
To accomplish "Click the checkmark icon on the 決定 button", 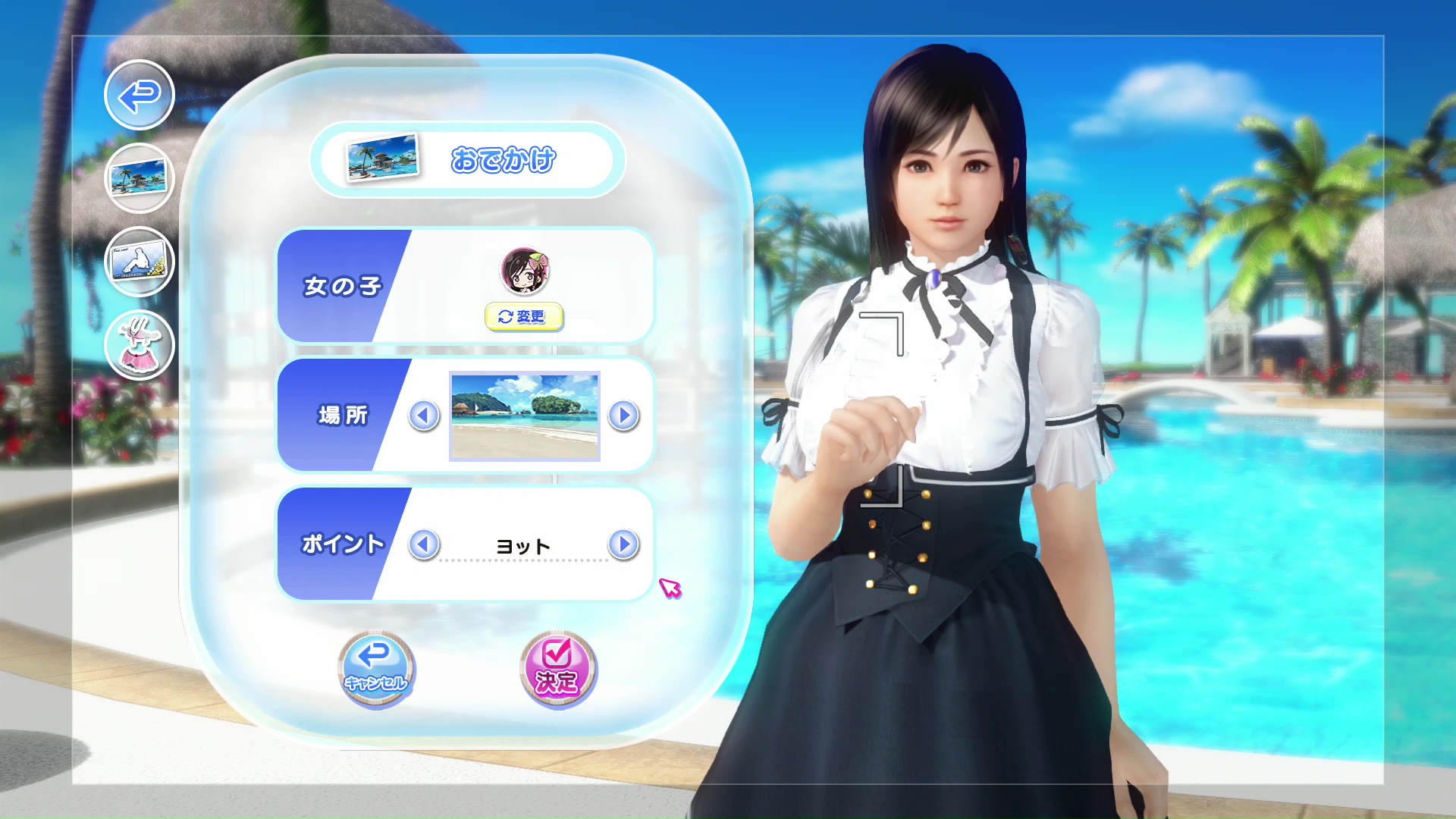I will pyautogui.click(x=557, y=654).
